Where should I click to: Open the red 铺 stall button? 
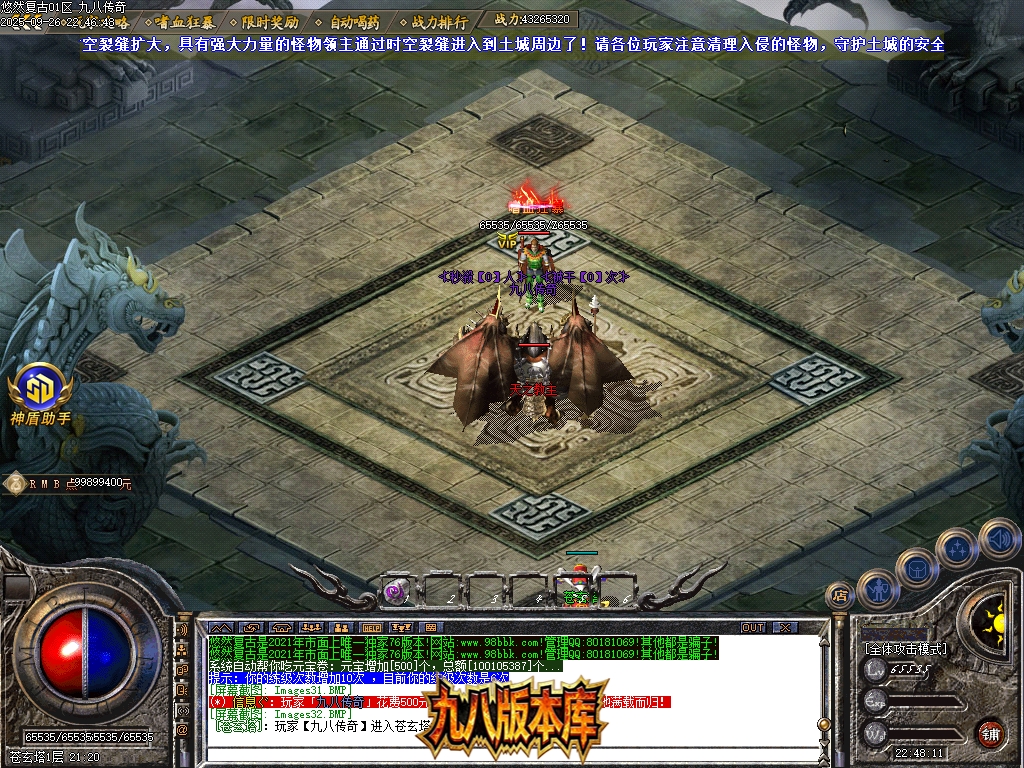(x=989, y=733)
